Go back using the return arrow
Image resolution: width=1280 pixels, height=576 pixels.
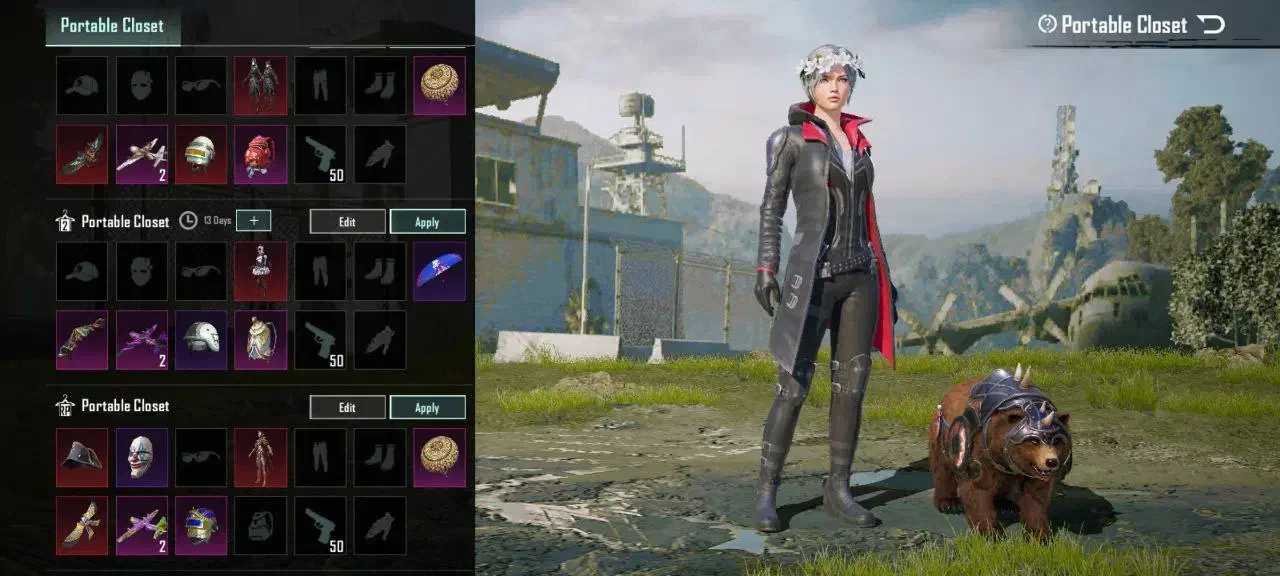(x=1211, y=24)
